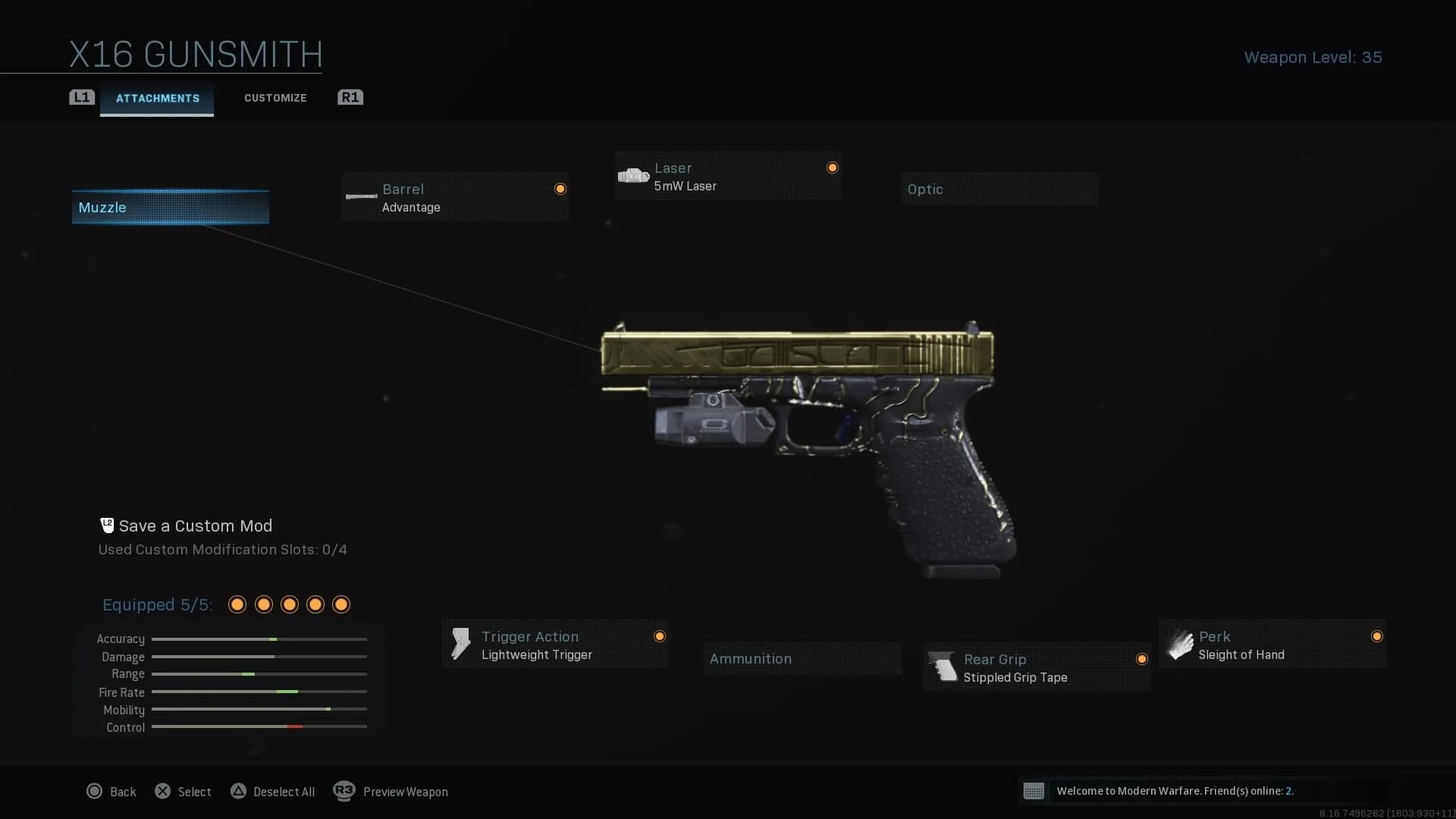Open the empty Optic slot
Viewport: 1456px width, 819px height.
click(x=999, y=190)
